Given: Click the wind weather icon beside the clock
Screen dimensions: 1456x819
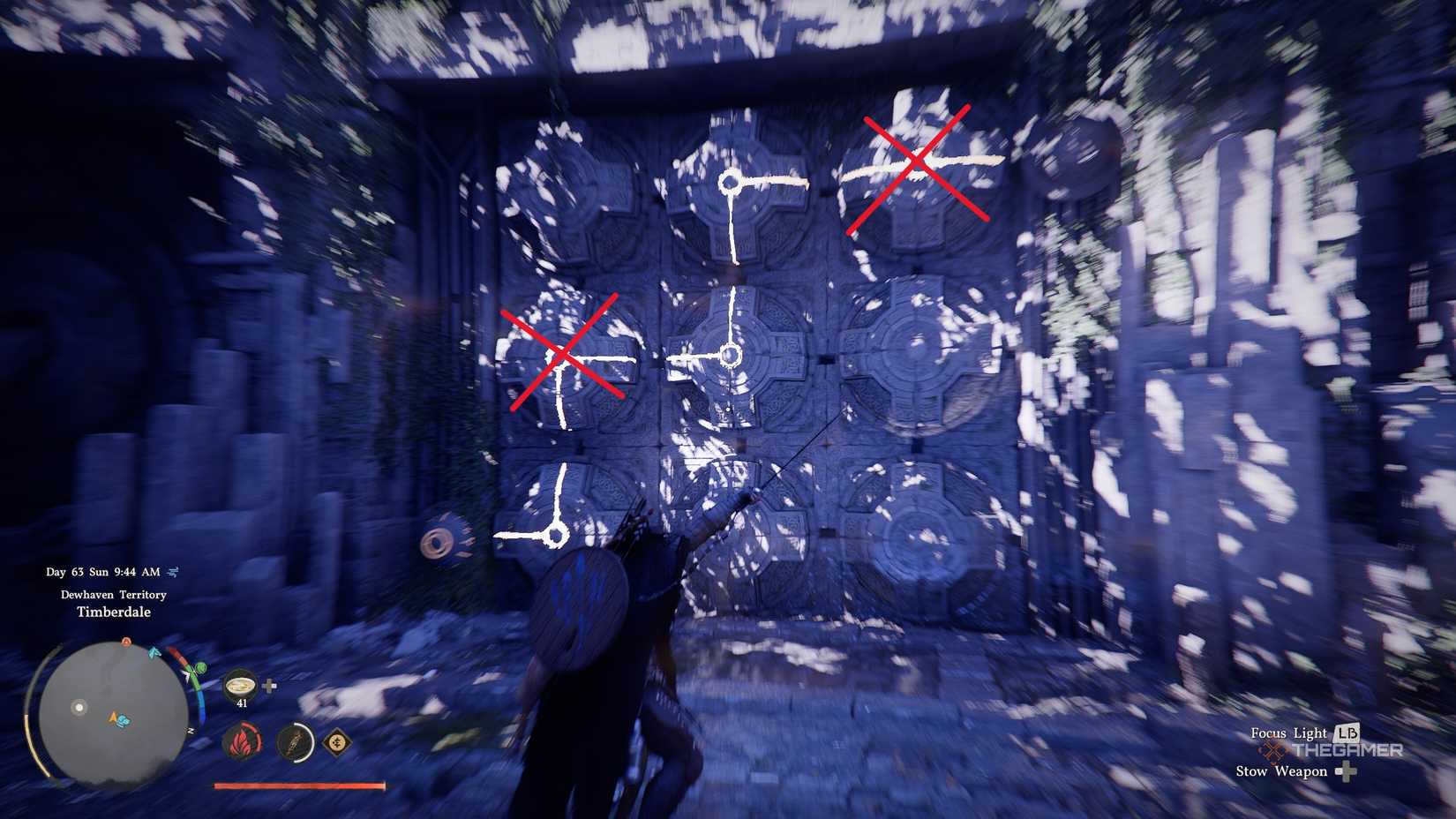Looking at the screenshot, I should point(173,572).
